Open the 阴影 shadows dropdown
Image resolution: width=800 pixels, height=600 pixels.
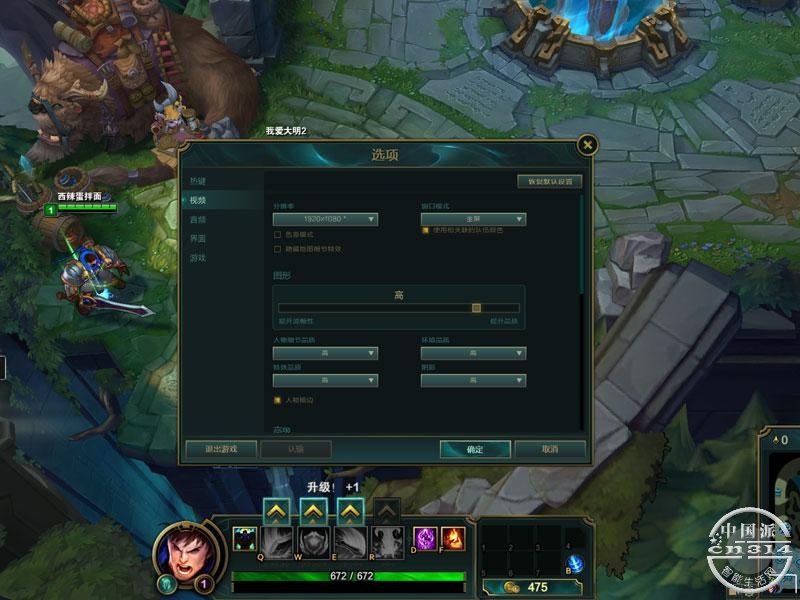coord(473,380)
